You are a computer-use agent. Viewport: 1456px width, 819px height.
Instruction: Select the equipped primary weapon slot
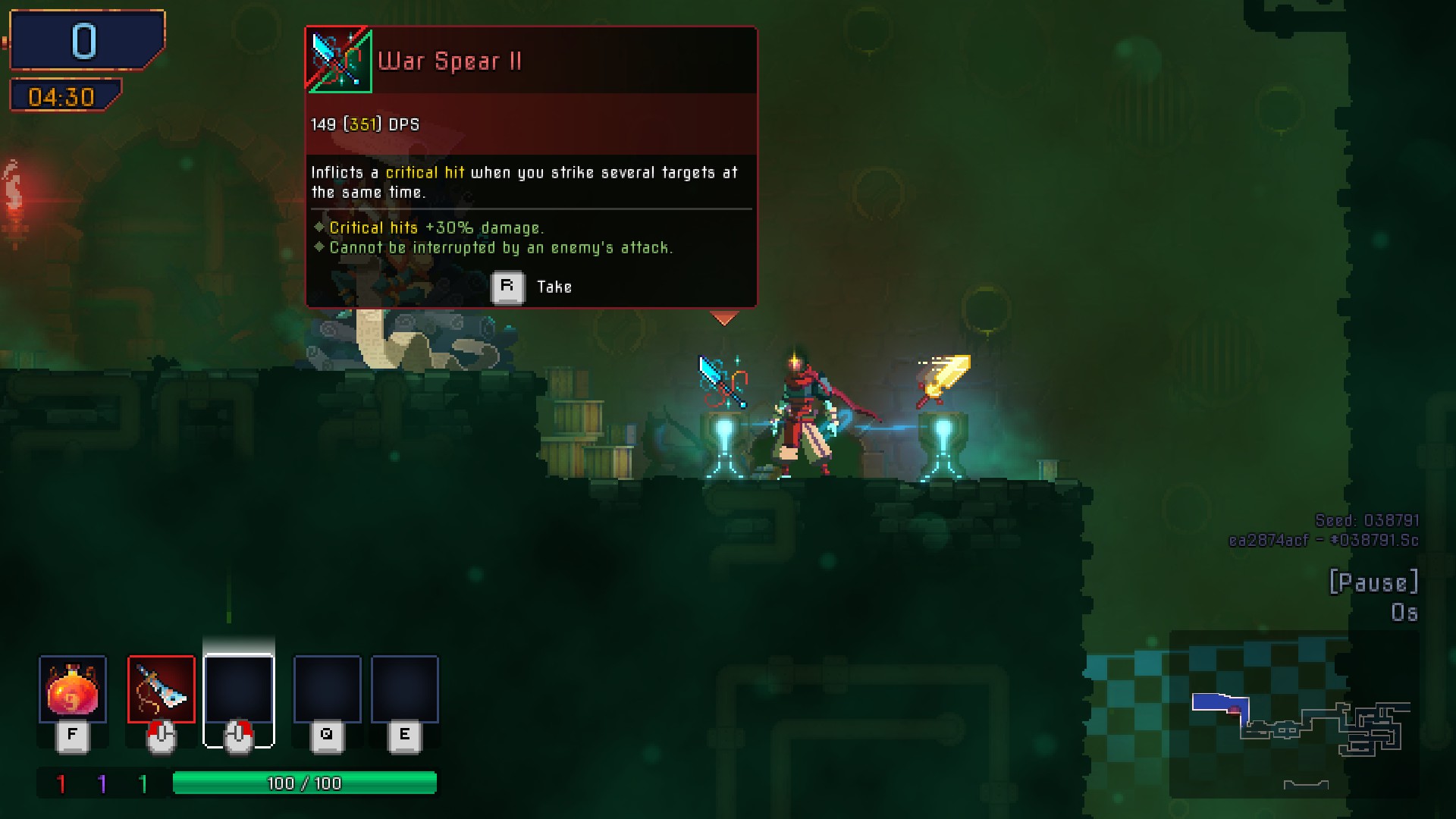click(162, 689)
